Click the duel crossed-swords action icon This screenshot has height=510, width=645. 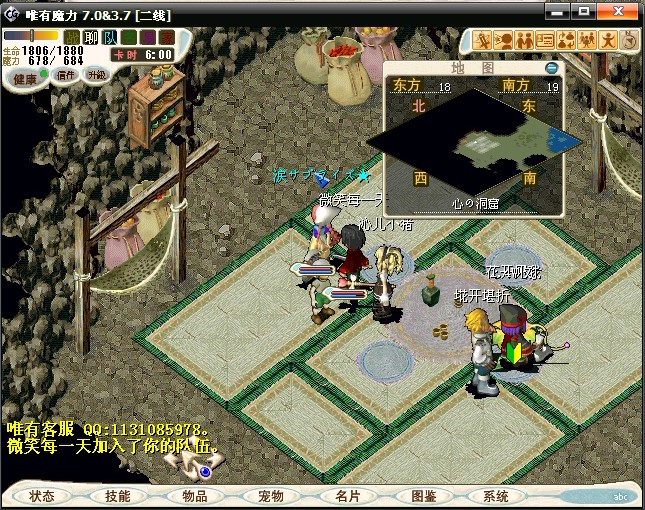click(x=482, y=41)
